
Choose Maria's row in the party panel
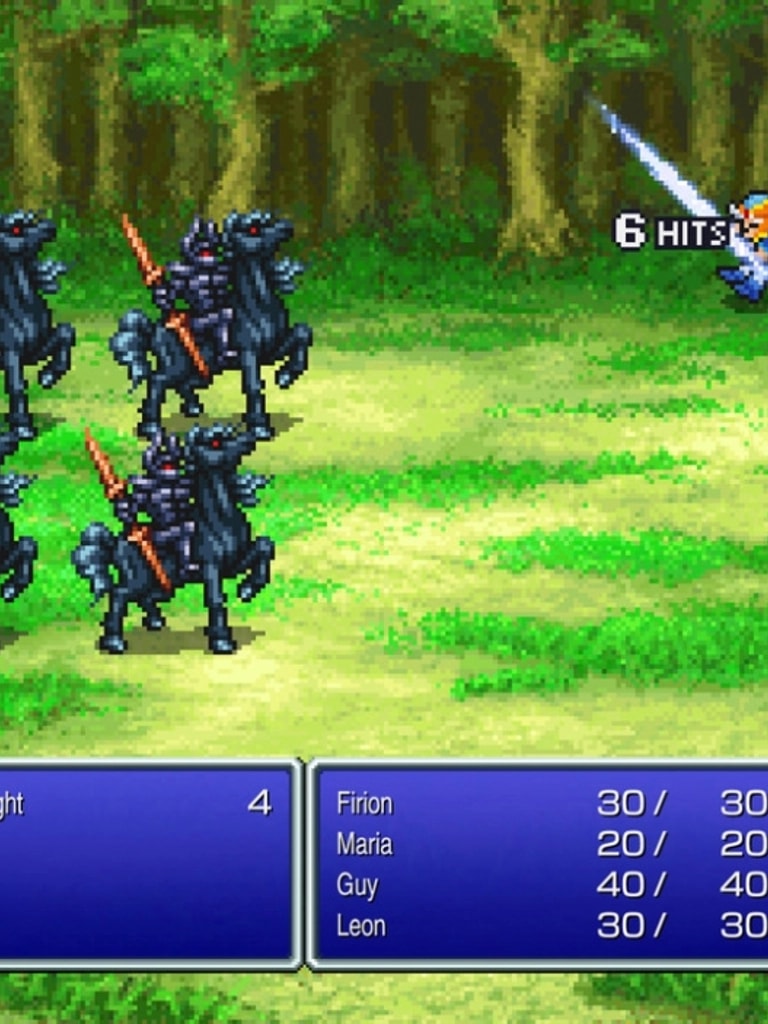coord(365,844)
